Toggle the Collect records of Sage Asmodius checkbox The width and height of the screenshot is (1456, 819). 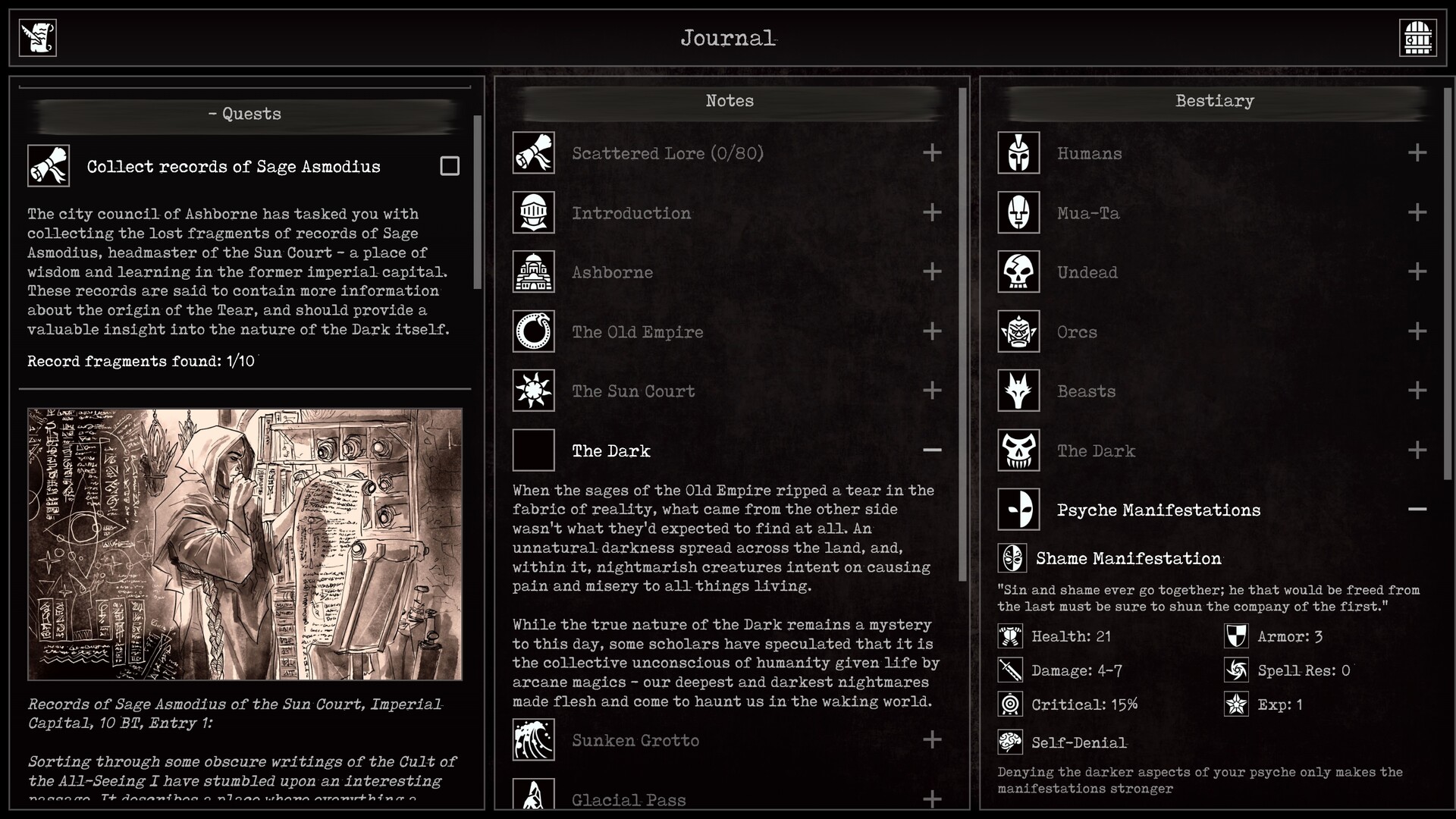click(450, 165)
